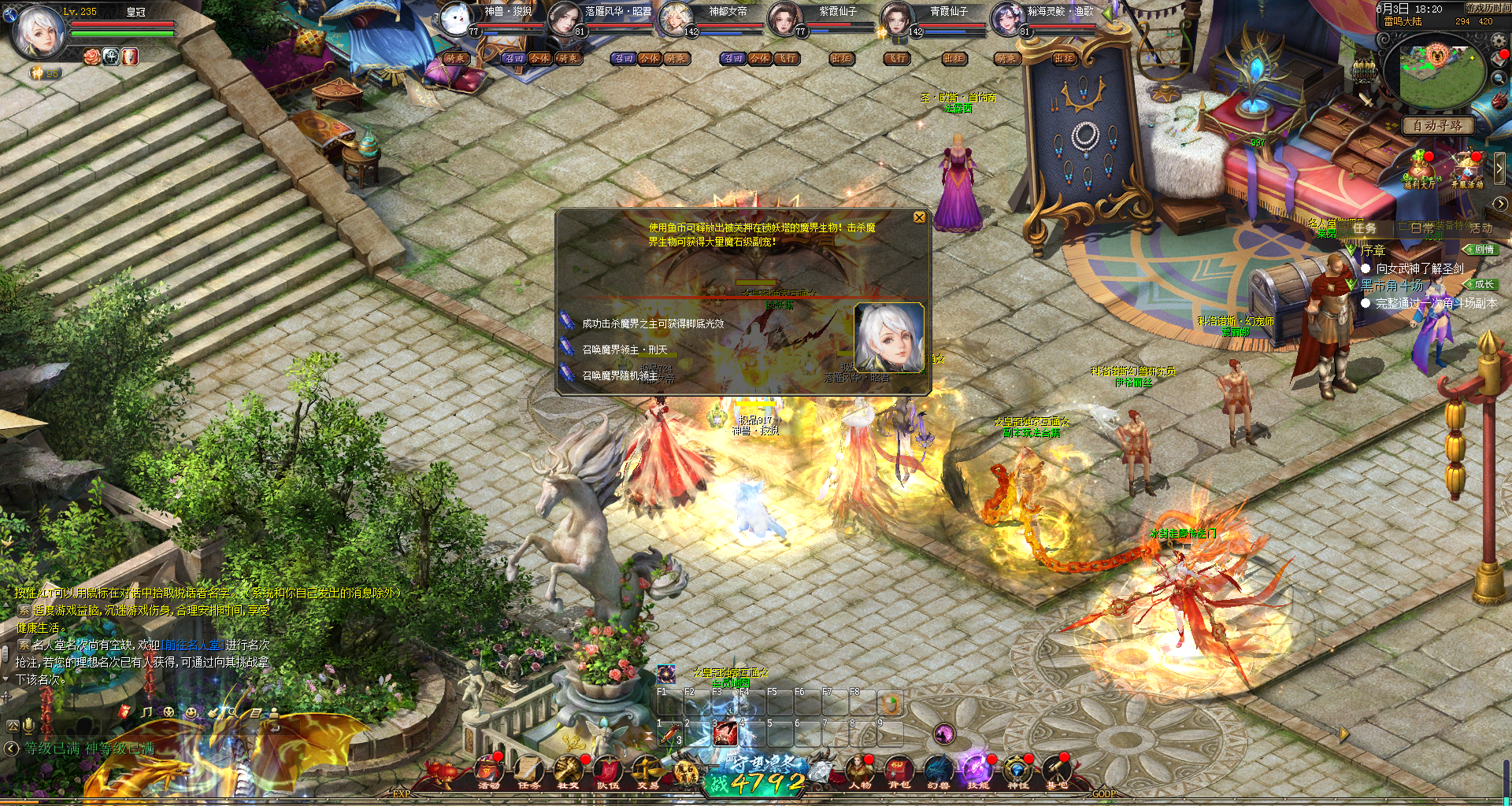Open the 人物 character sheet
The width and height of the screenshot is (1512, 806).
tap(858, 771)
